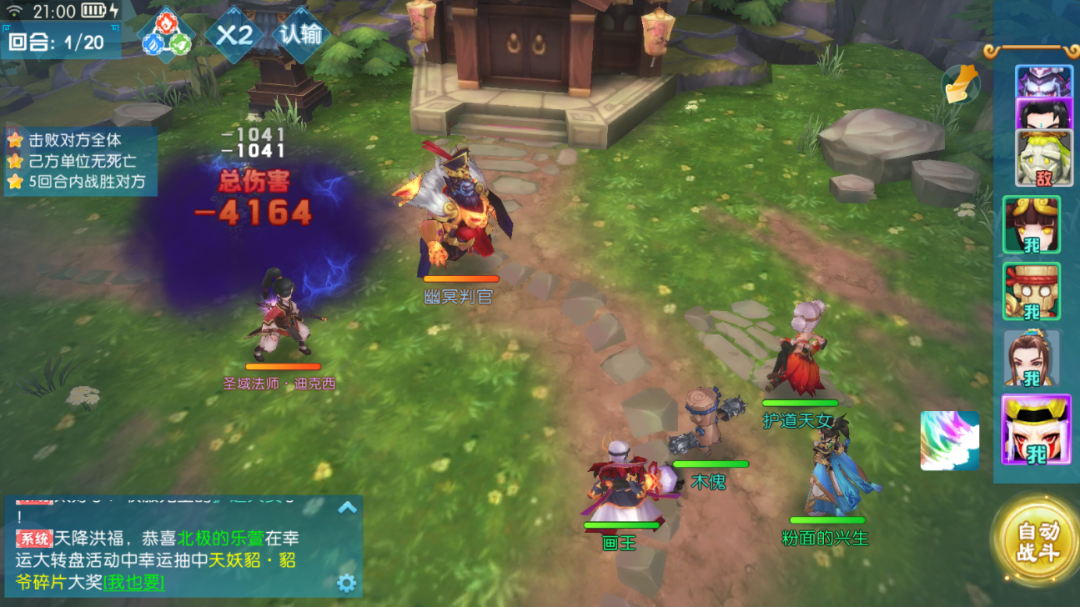Viewport: 1080px width, 607px height.
Task: Enable 自动战斗 auto battle
Action: pyautogui.click(x=1035, y=543)
